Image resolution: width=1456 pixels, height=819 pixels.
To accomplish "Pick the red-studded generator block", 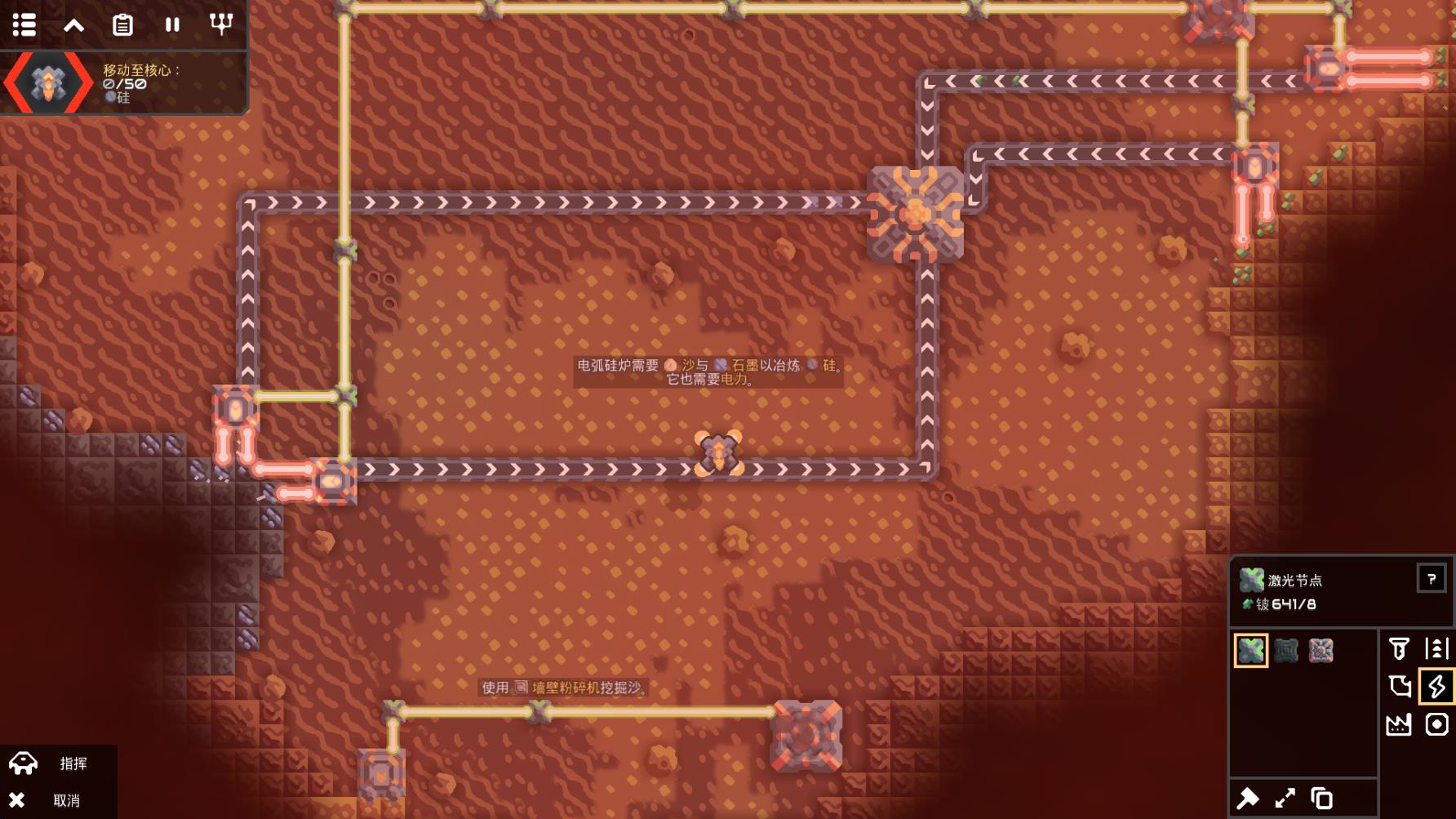I will 1321,651.
